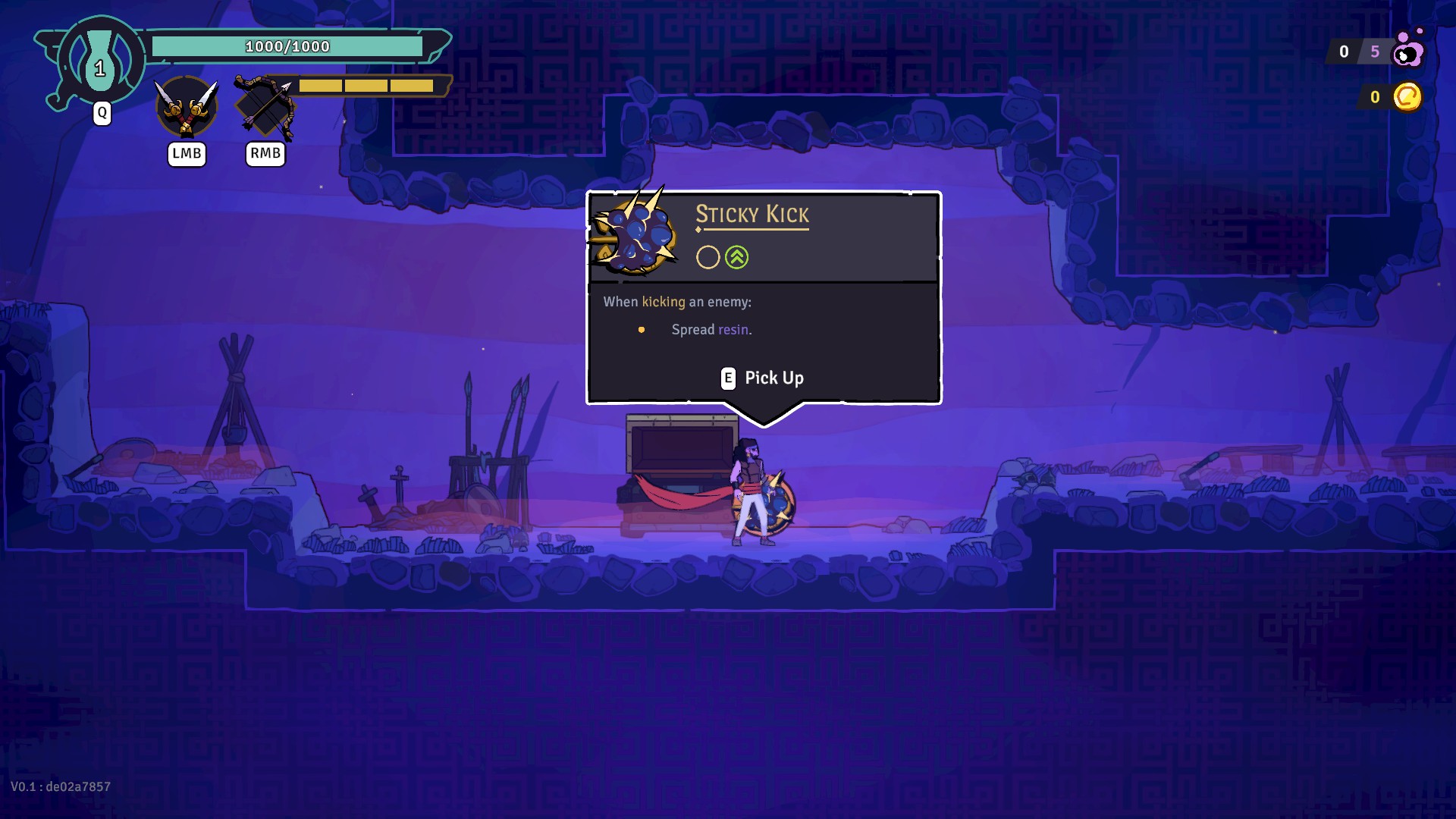Click the purple spirit currency icon
The width and height of the screenshot is (1456, 819).
click(1409, 50)
